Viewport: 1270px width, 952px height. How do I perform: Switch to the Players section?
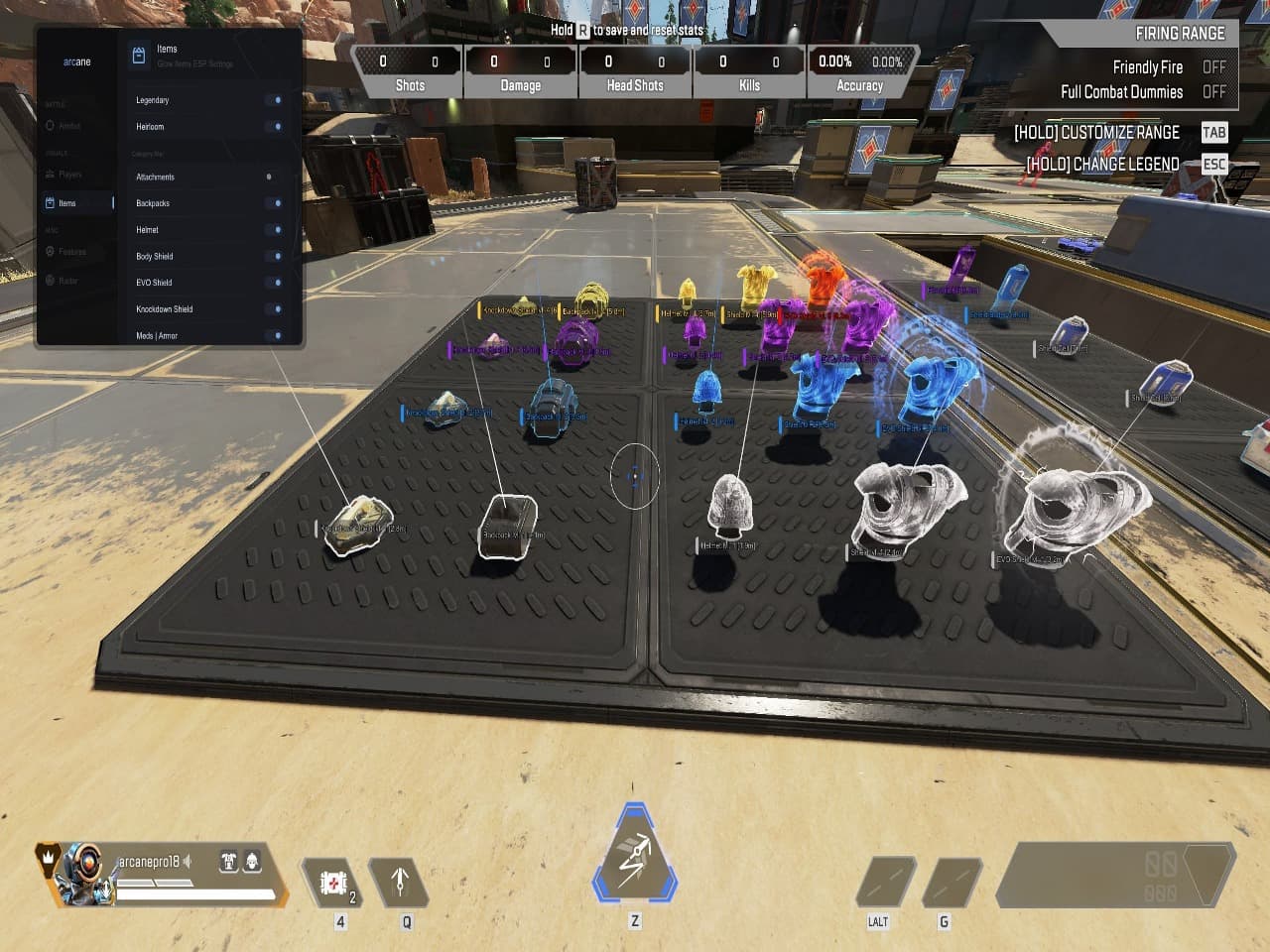tap(69, 175)
